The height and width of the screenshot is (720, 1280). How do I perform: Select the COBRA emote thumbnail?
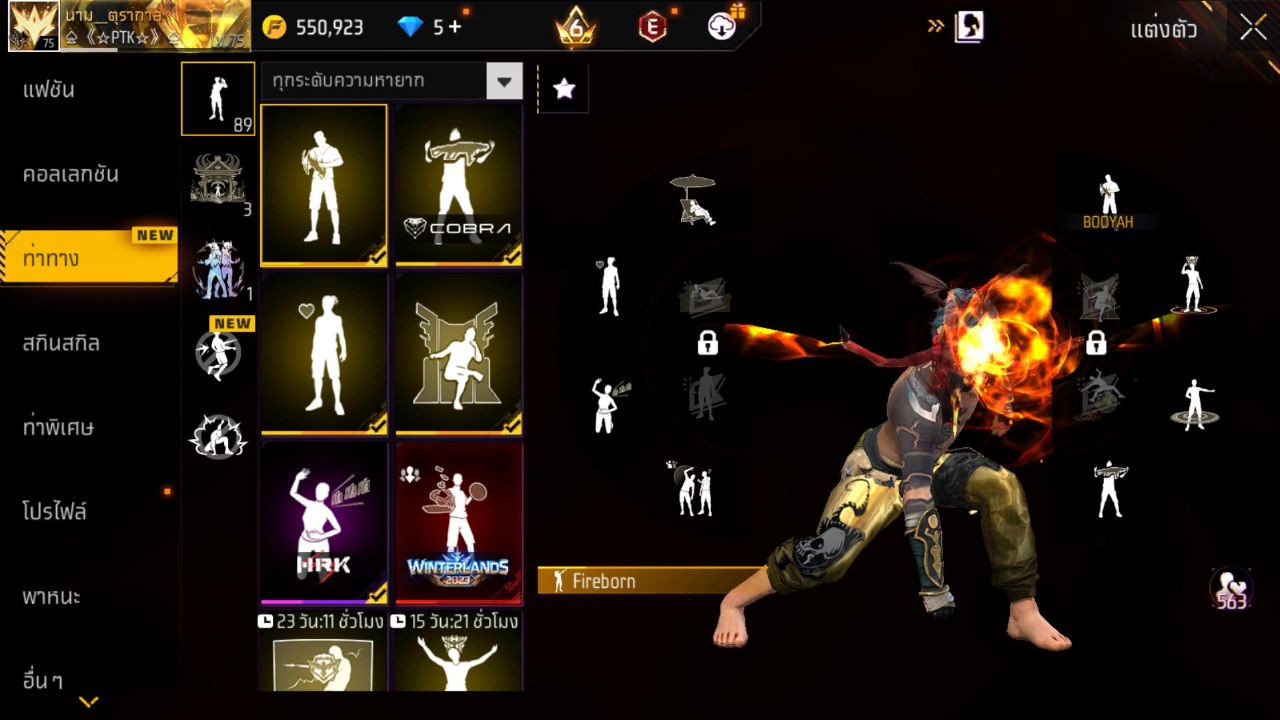(458, 185)
